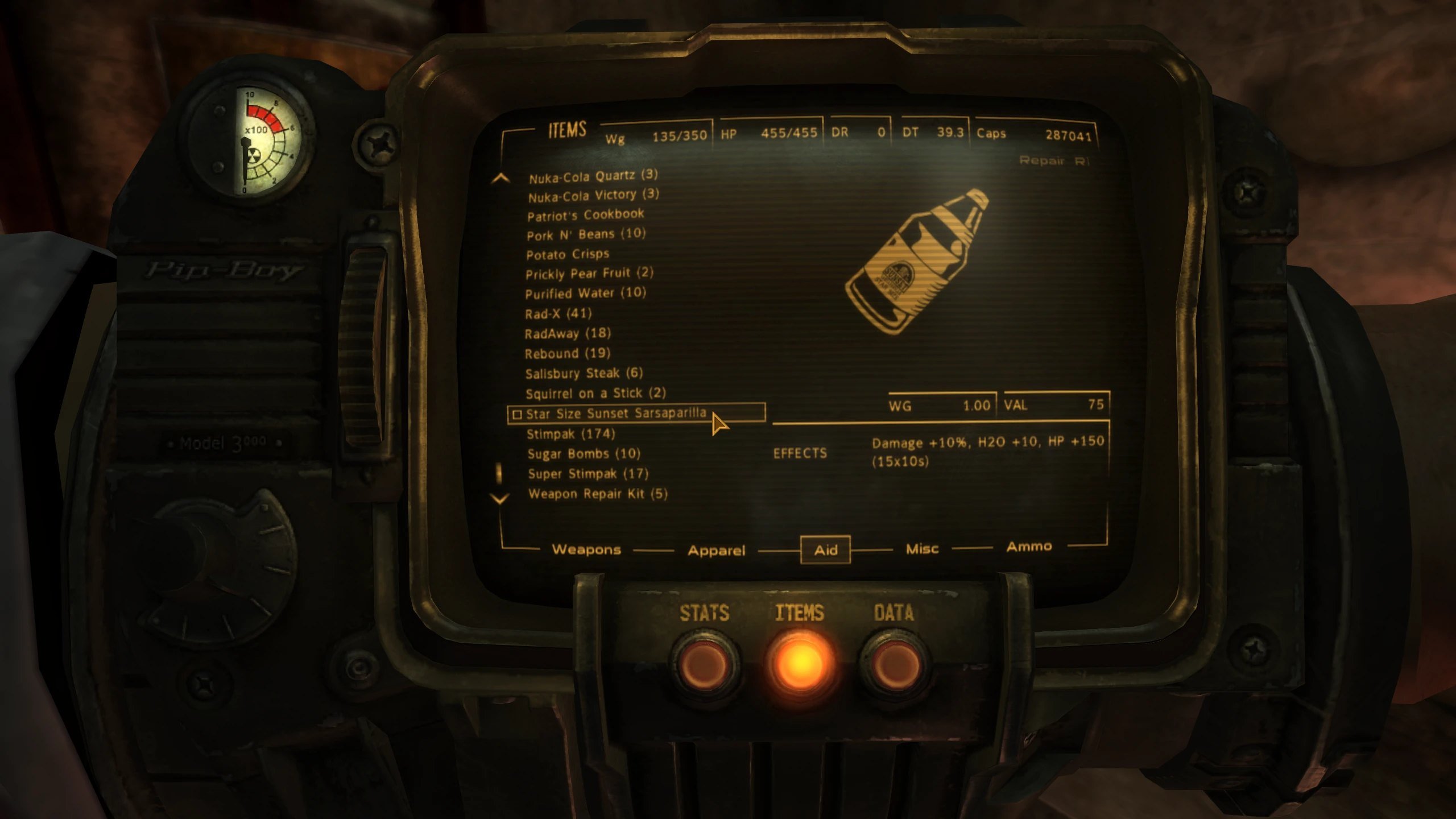The height and width of the screenshot is (819, 1456).
Task: Use Purified Water from the Aid list
Action: (x=585, y=293)
